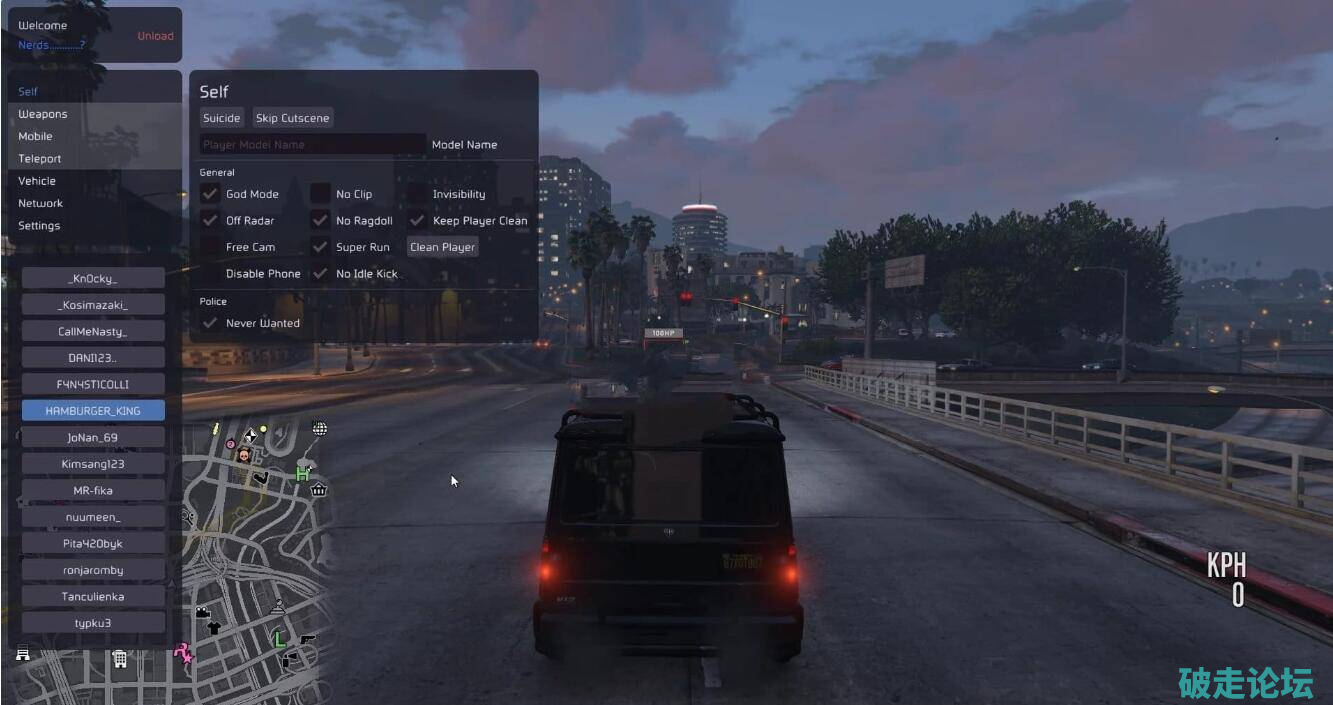1333x705 pixels.
Task: Select the Vehicle category
Action: [37, 181]
